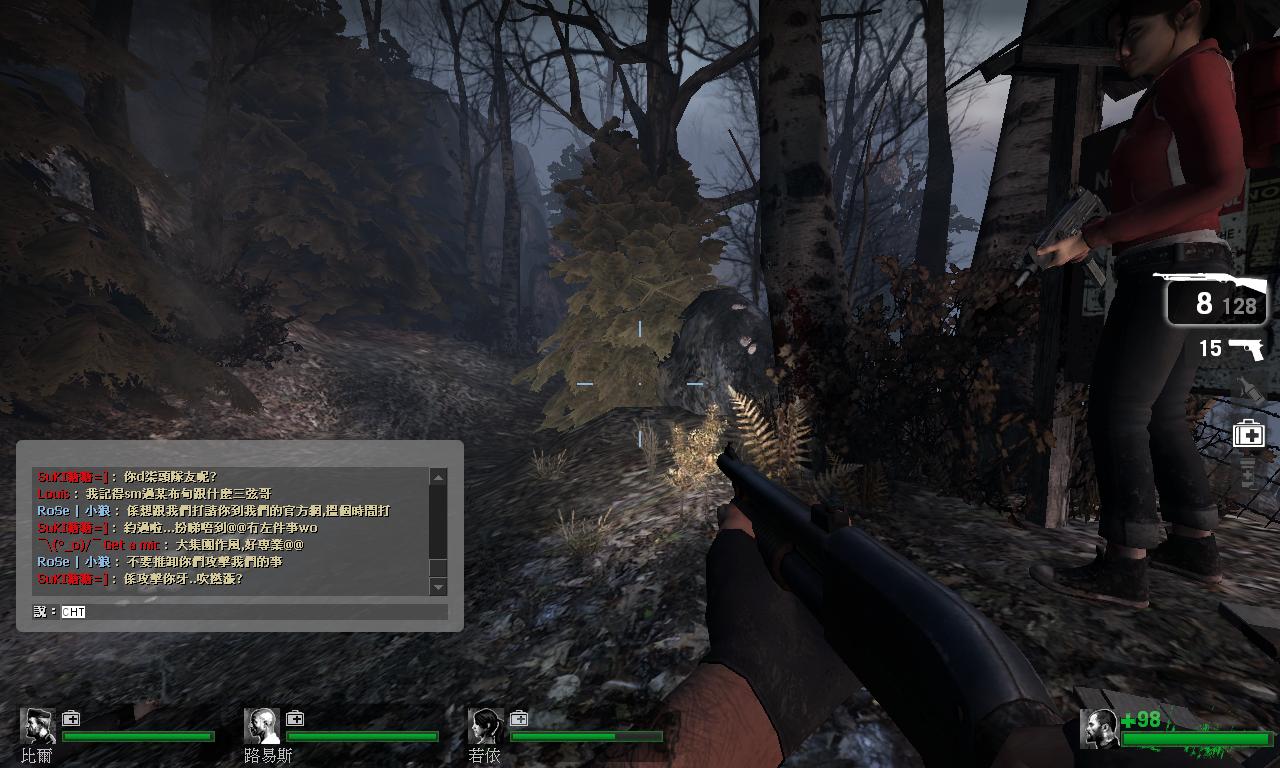Switch to the pistol weapon slot
This screenshot has height=768, width=1280.
[1232, 348]
